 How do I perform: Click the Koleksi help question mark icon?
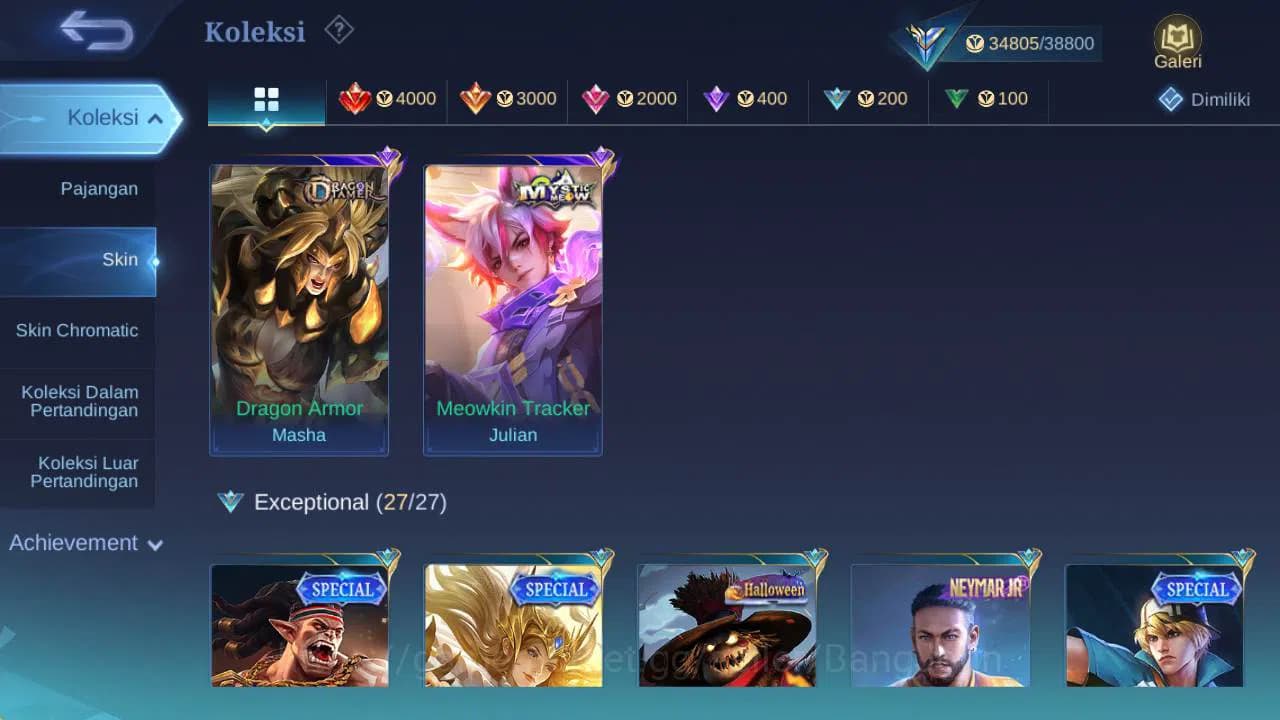point(338,31)
